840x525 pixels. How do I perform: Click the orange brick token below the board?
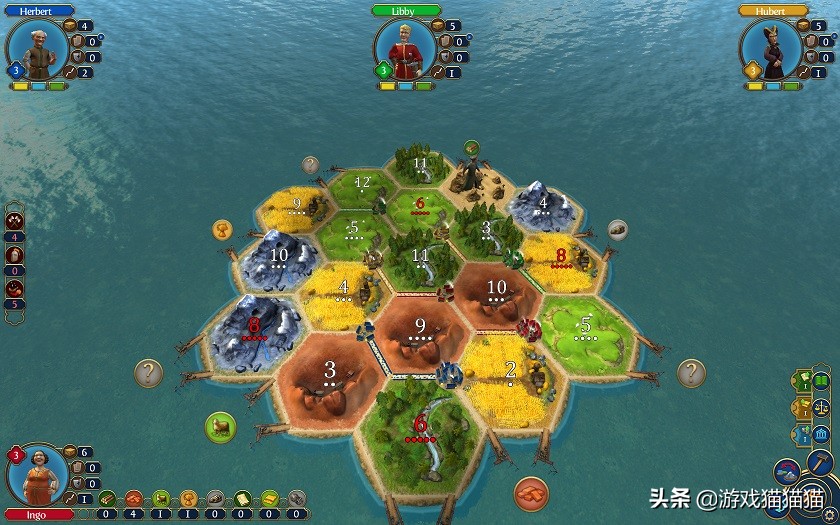(x=531, y=493)
